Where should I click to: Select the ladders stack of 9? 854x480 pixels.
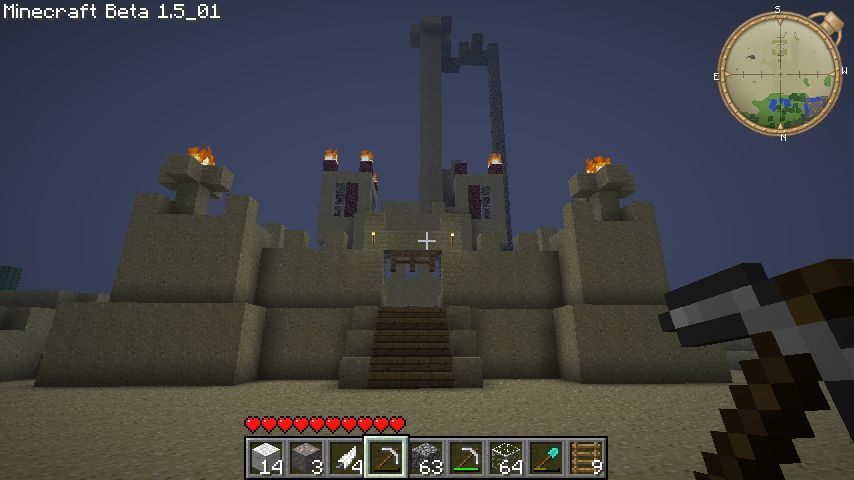click(585, 458)
